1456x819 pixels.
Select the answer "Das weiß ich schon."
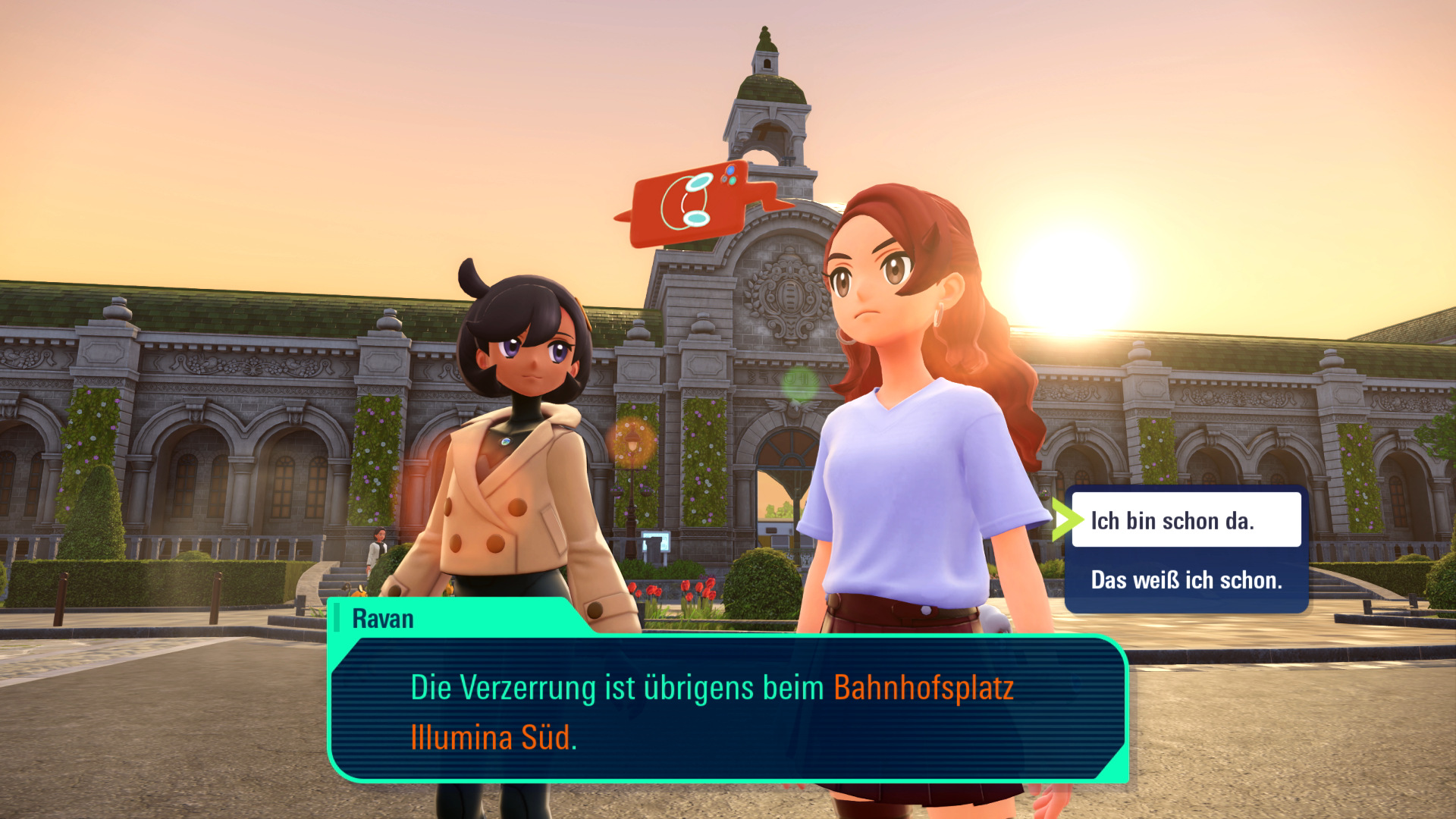coord(1185,580)
